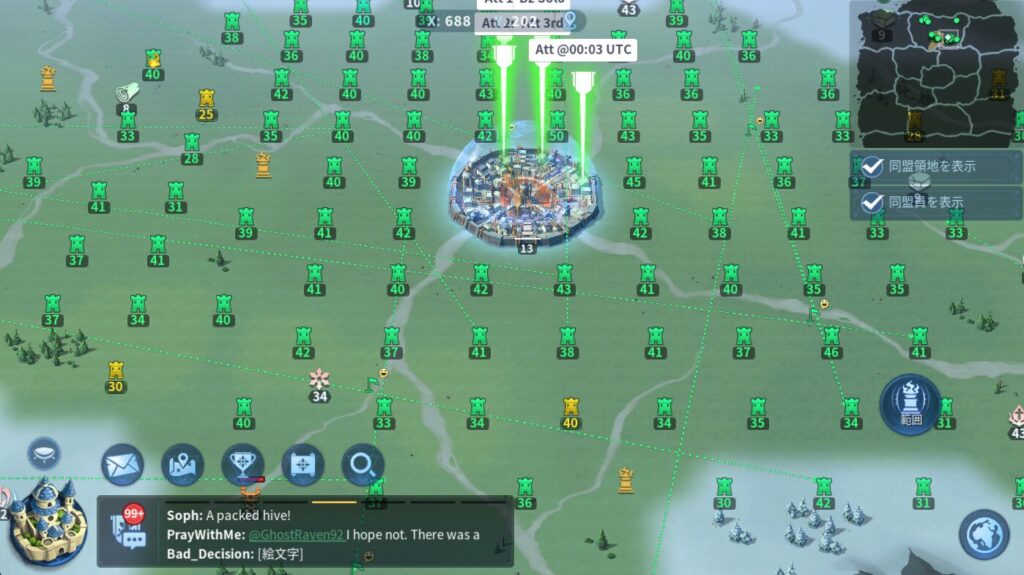Open the map marker bookmarks icon
This screenshot has height=575, width=1024.
point(182,465)
